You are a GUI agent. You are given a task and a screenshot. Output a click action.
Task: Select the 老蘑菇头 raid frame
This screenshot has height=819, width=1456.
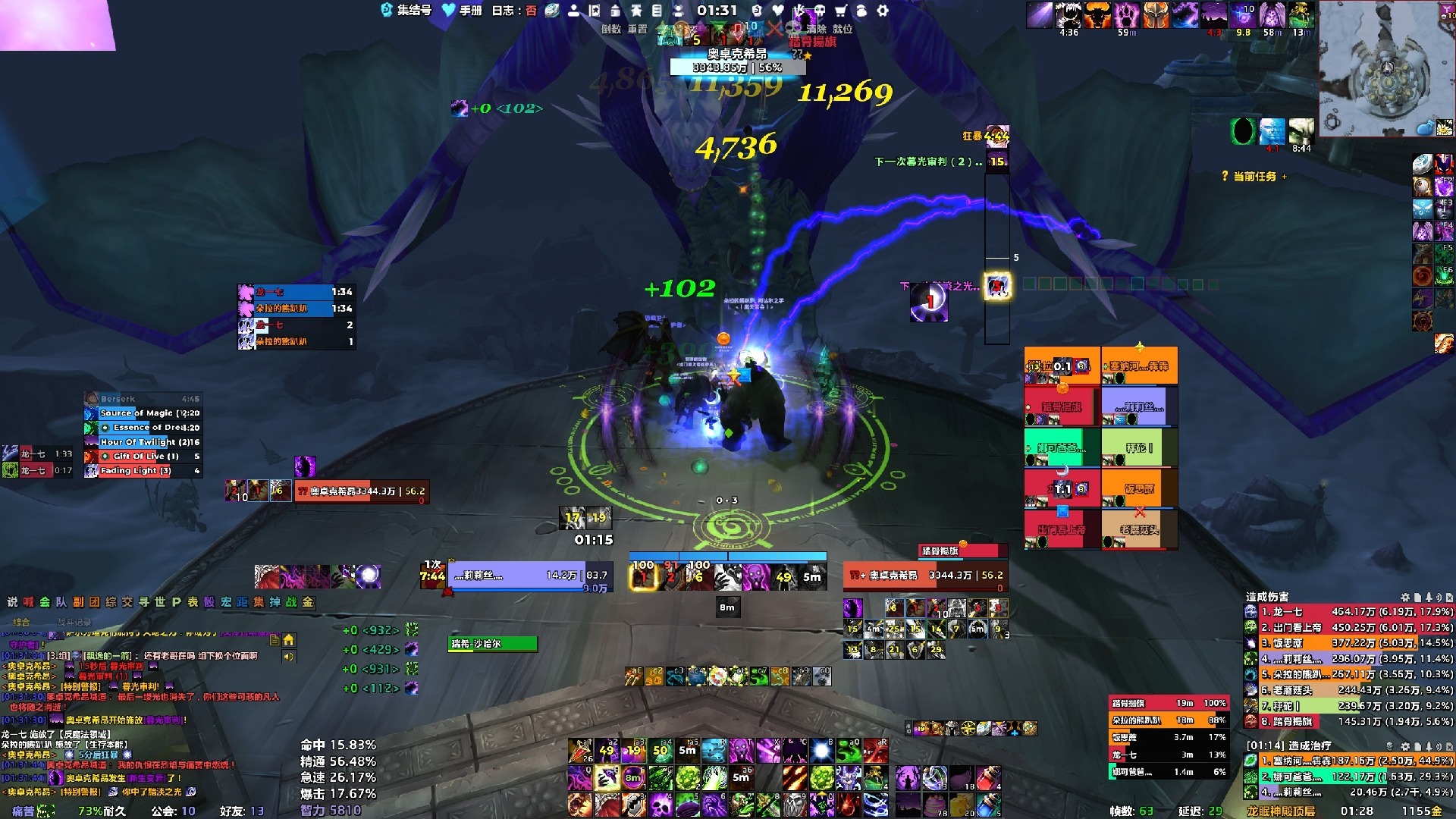(1139, 530)
